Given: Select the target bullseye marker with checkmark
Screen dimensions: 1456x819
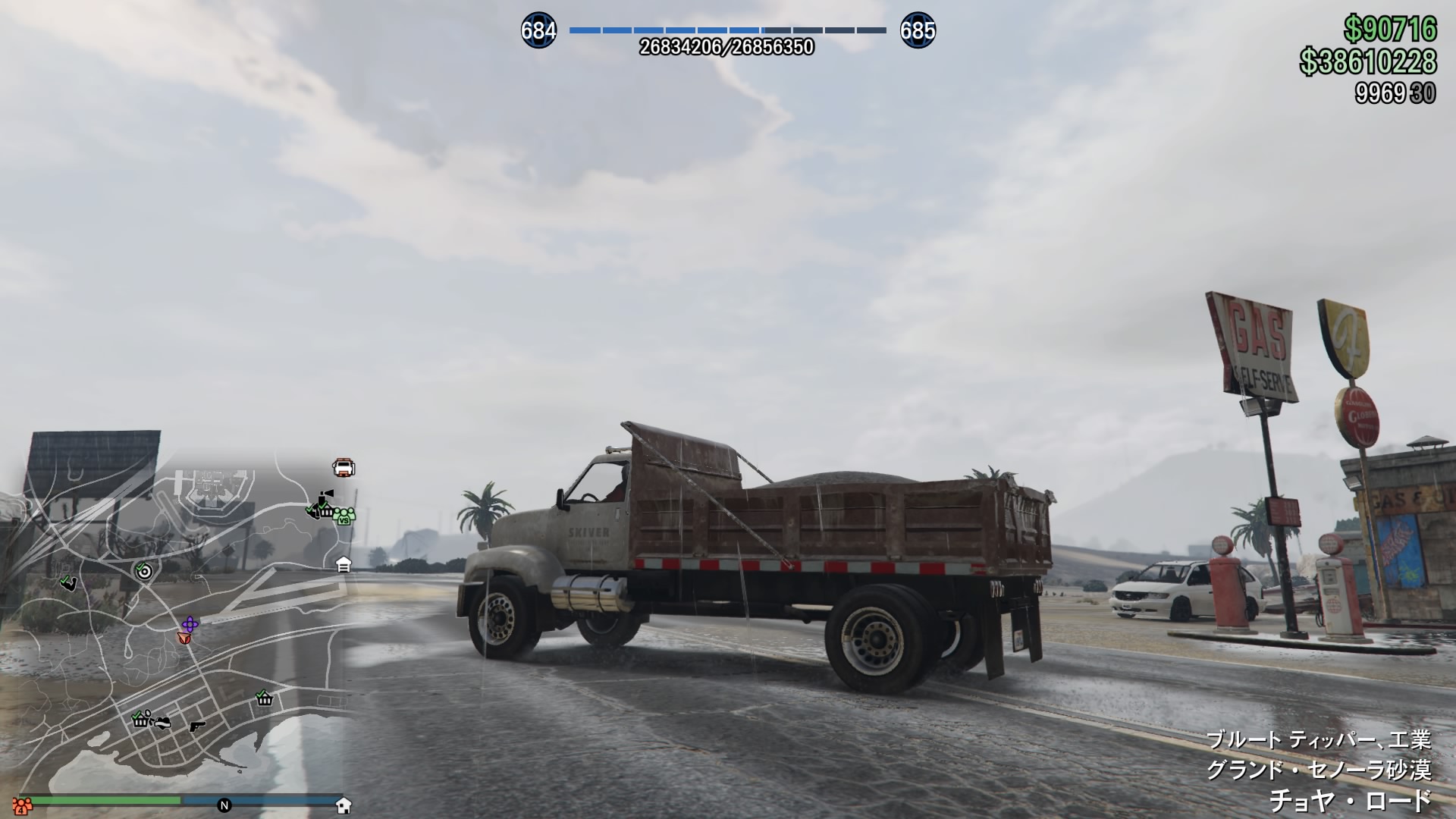Looking at the screenshot, I should click(143, 570).
